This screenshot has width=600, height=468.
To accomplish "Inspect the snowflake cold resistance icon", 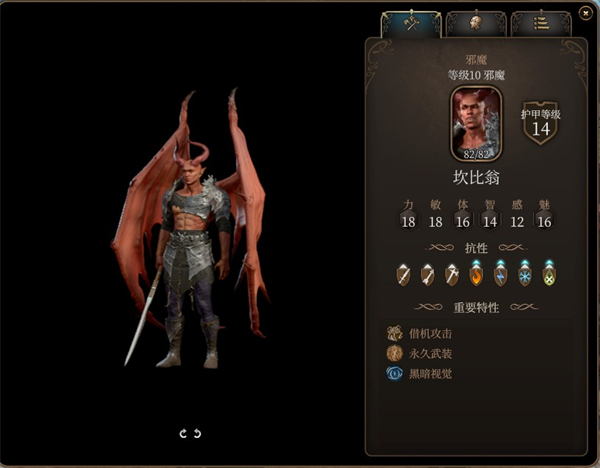I will (524, 273).
